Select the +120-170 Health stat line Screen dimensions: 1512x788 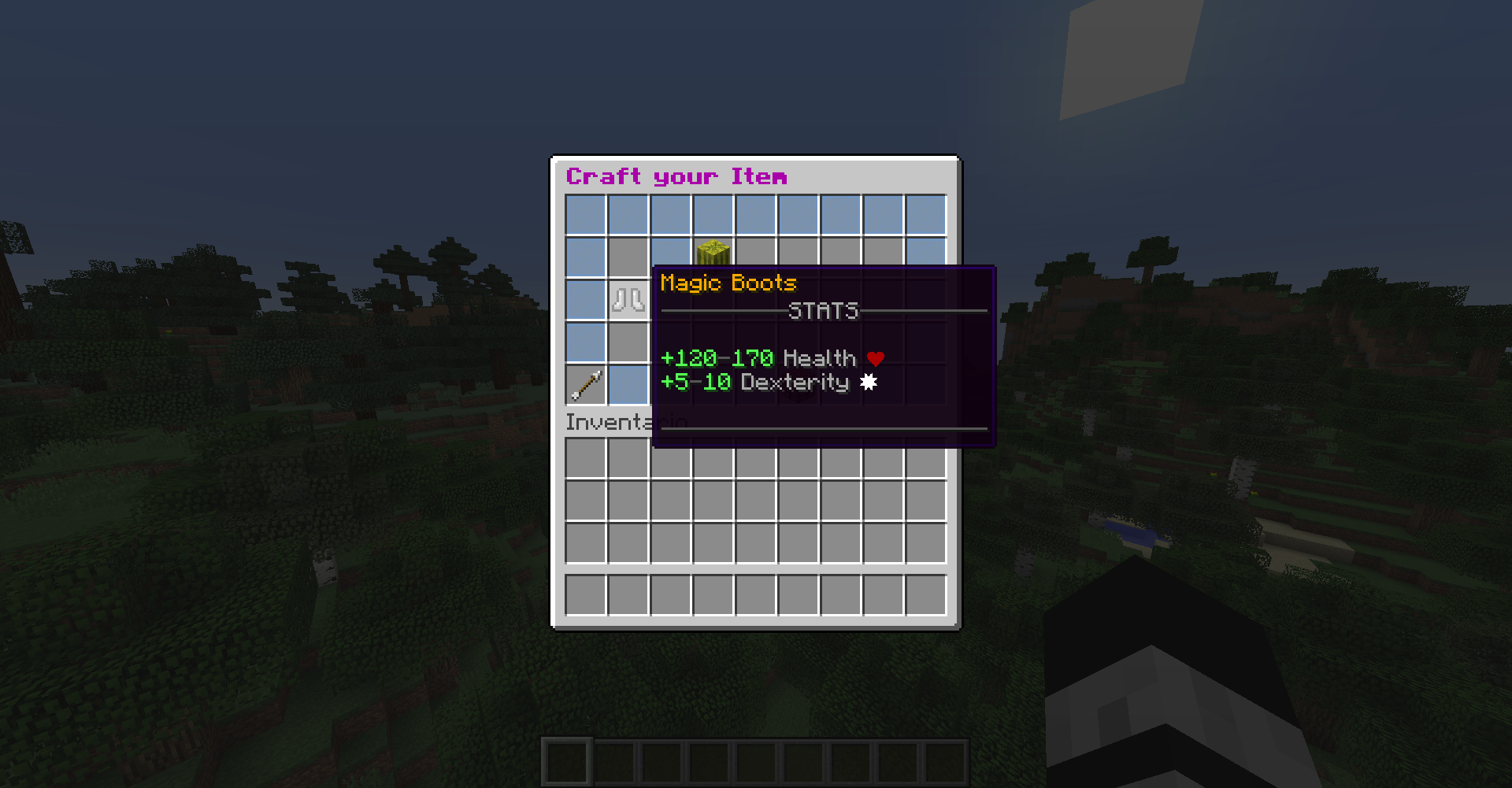coord(760,357)
